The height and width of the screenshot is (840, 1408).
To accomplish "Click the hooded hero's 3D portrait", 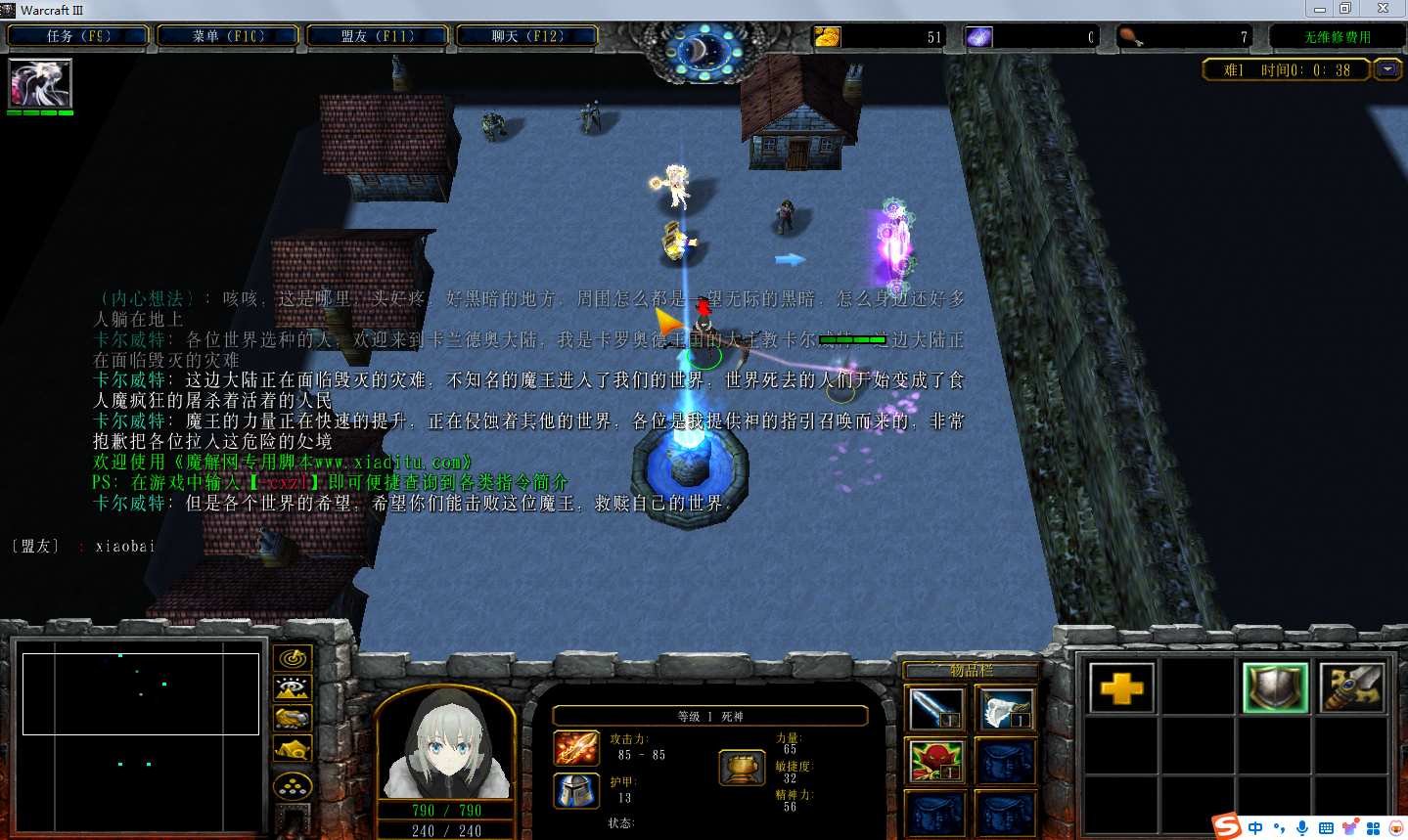I will 446,745.
